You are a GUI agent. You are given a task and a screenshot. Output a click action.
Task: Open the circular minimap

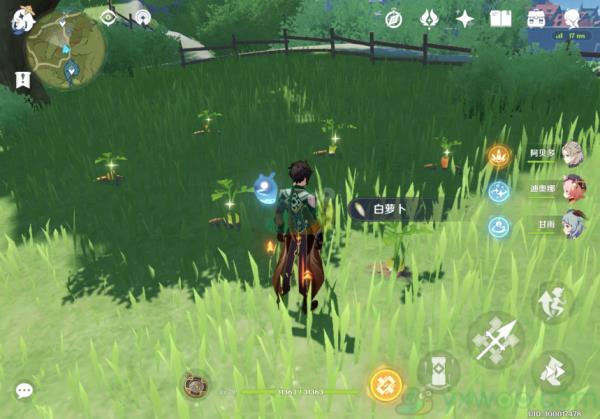pos(66,50)
